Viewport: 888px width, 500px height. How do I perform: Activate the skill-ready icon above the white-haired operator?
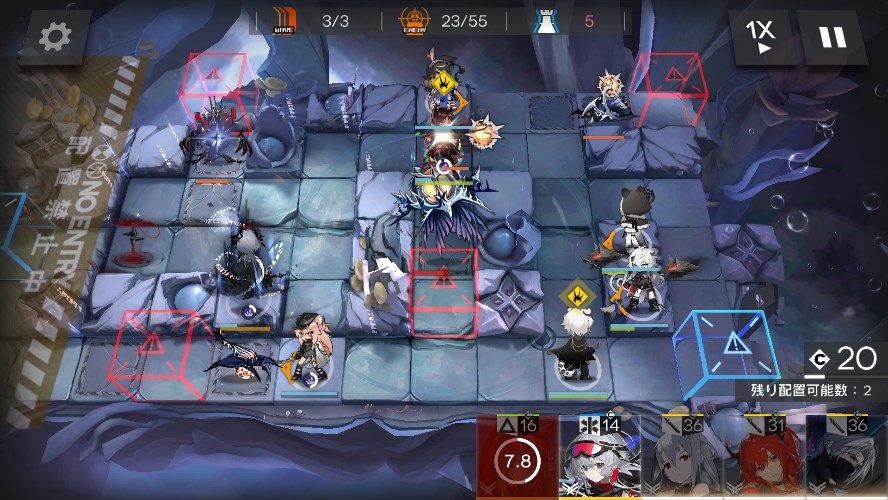click(x=574, y=296)
